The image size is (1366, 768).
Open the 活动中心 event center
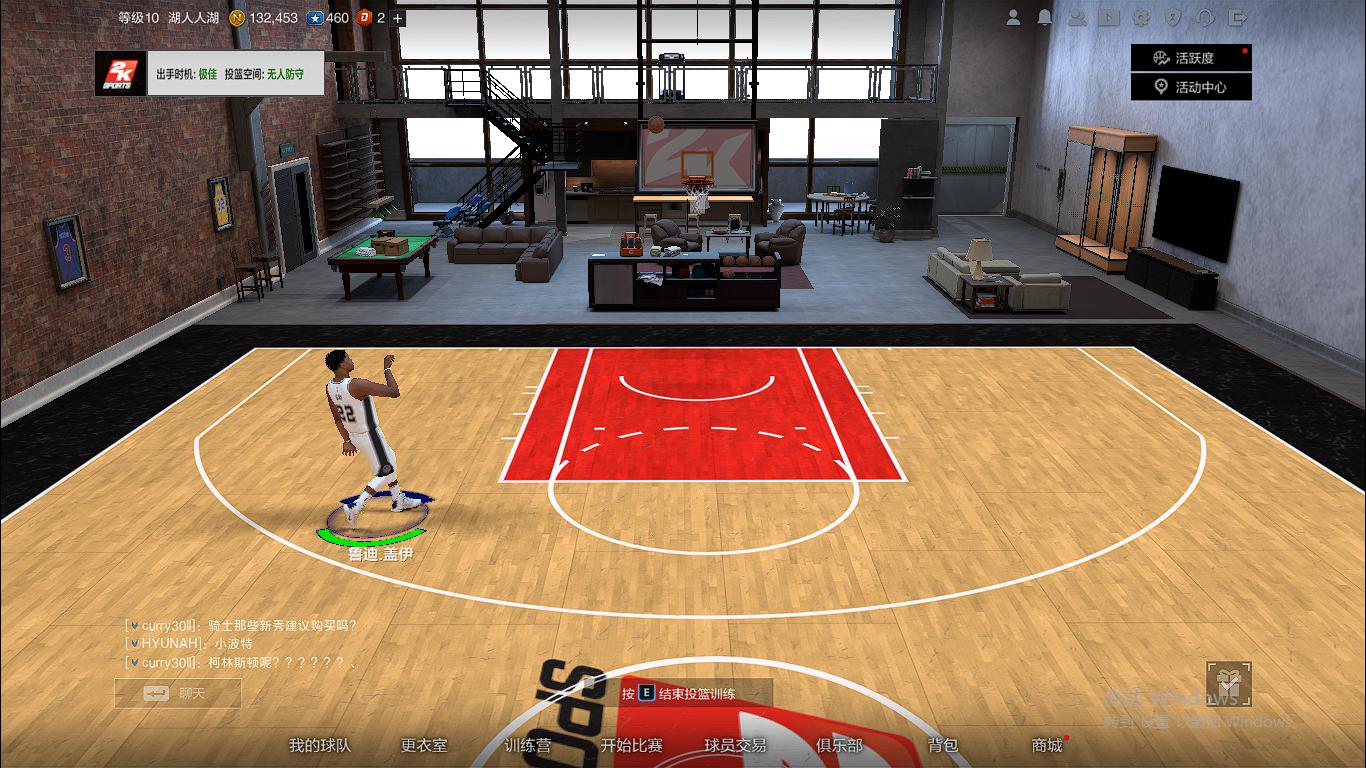tap(1190, 85)
